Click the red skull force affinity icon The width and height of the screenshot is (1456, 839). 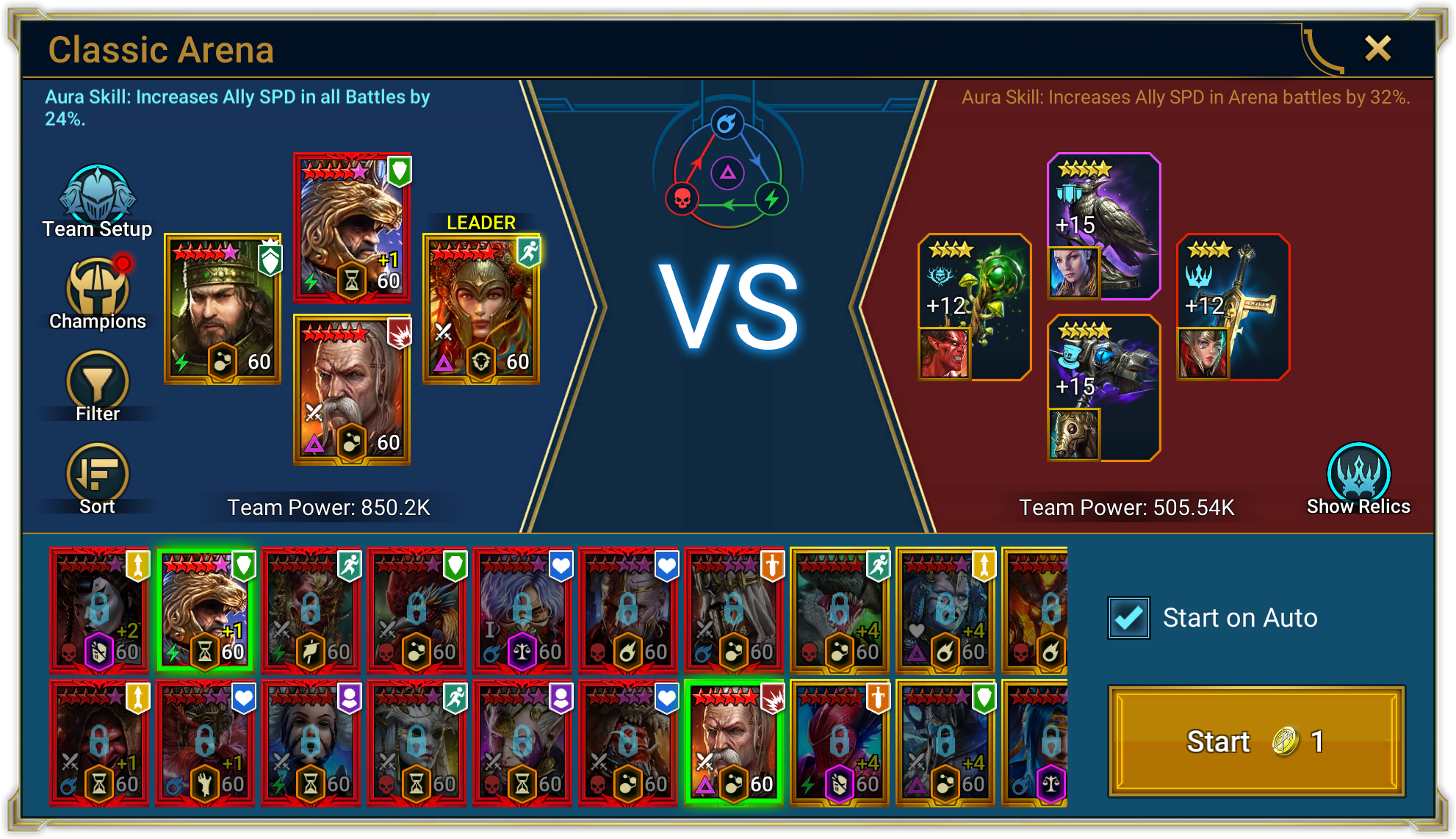coord(682,198)
